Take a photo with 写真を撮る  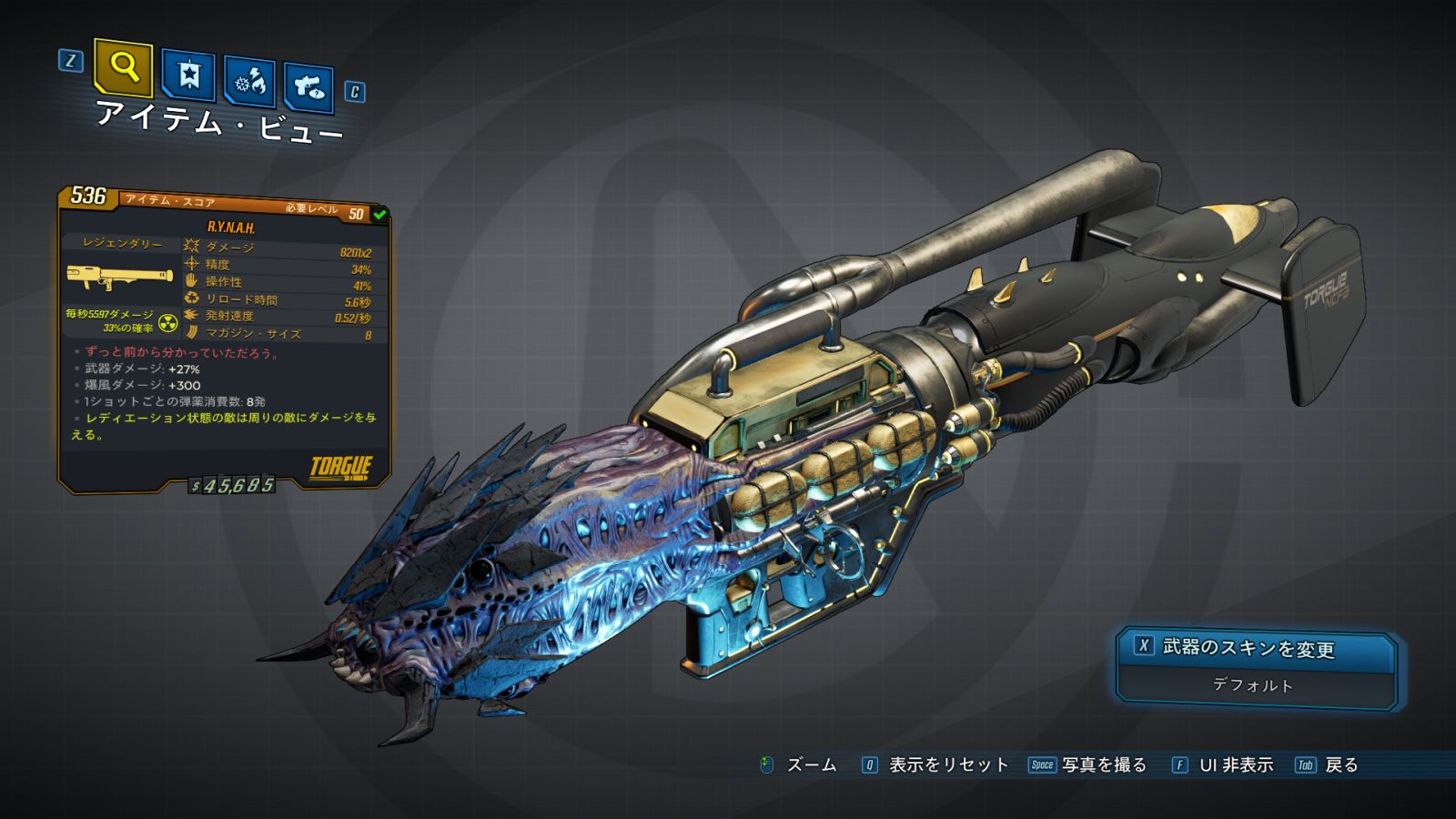[1088, 765]
